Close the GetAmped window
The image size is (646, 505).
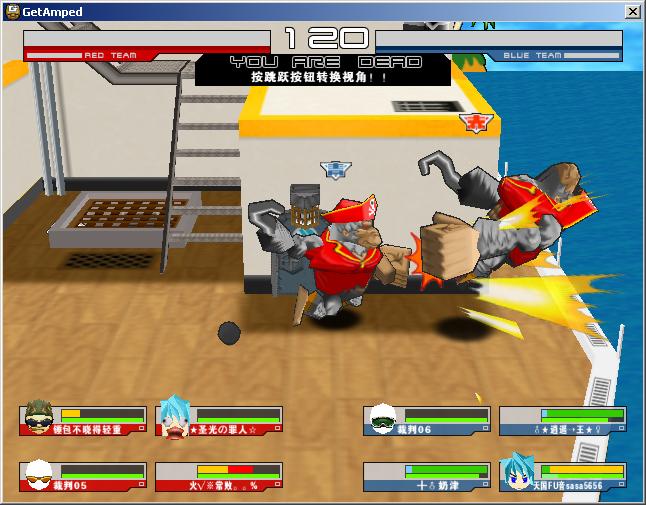[632, 11]
